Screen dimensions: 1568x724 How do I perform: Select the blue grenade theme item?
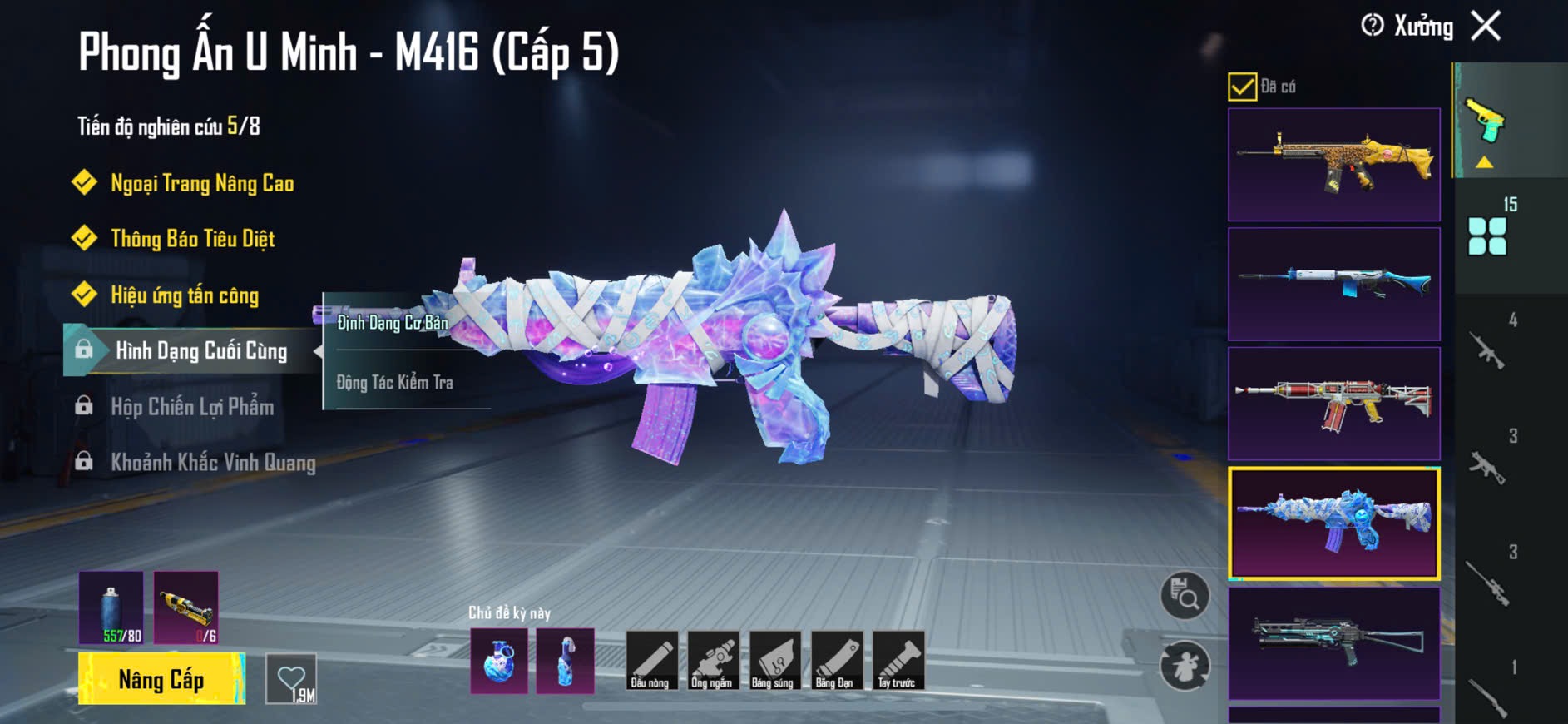coord(499,661)
